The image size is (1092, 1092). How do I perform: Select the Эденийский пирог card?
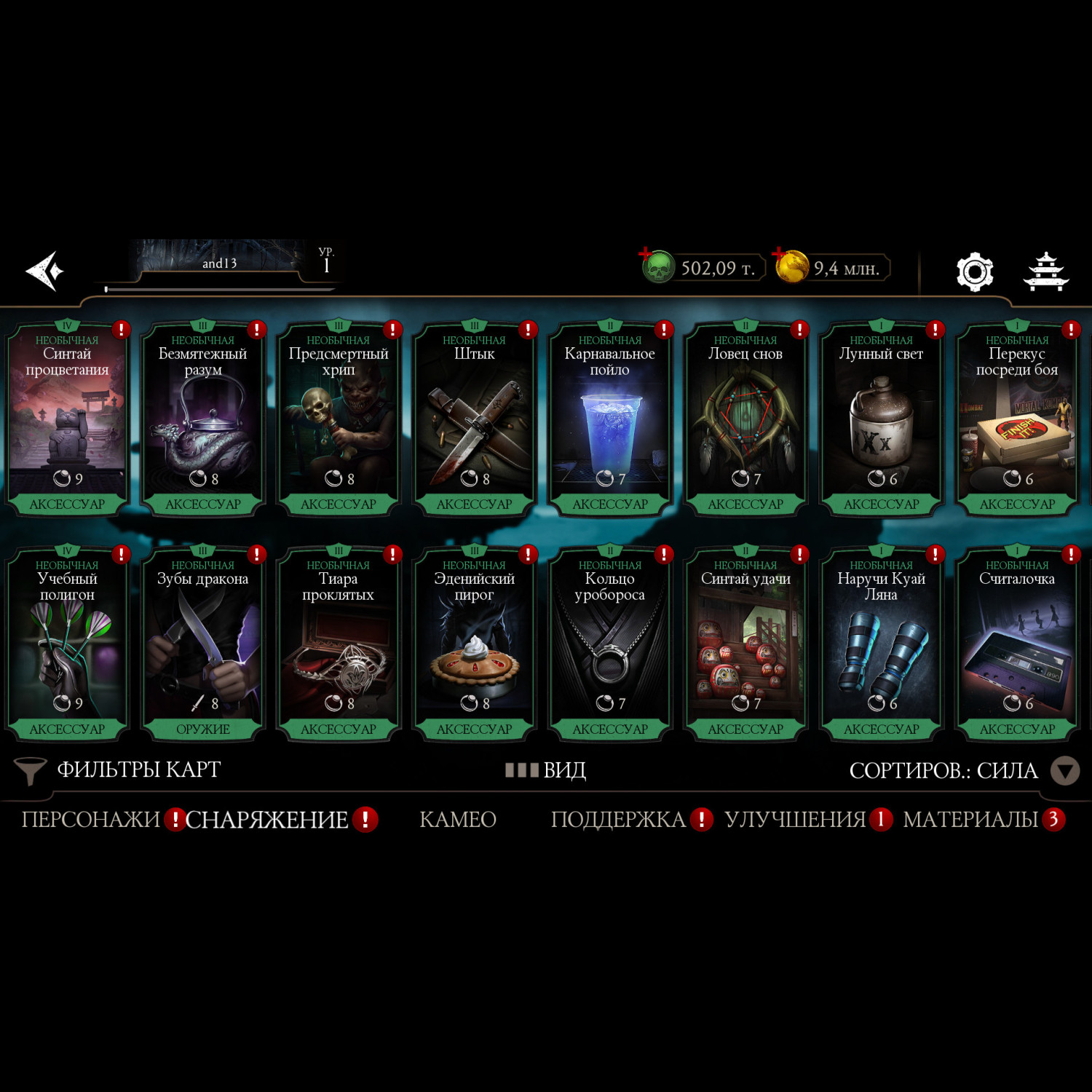(474, 644)
